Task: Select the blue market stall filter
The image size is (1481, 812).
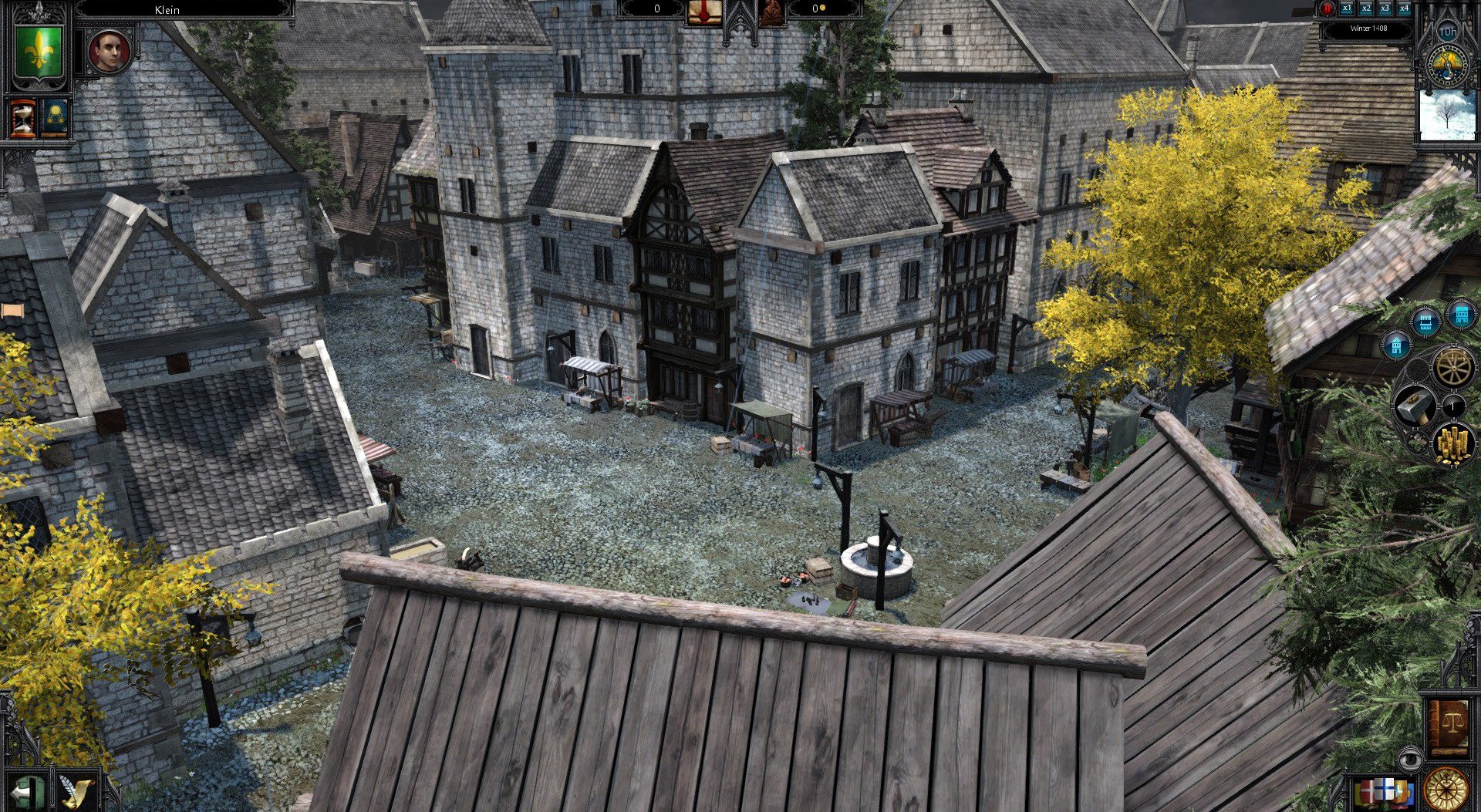Action: [1425, 321]
